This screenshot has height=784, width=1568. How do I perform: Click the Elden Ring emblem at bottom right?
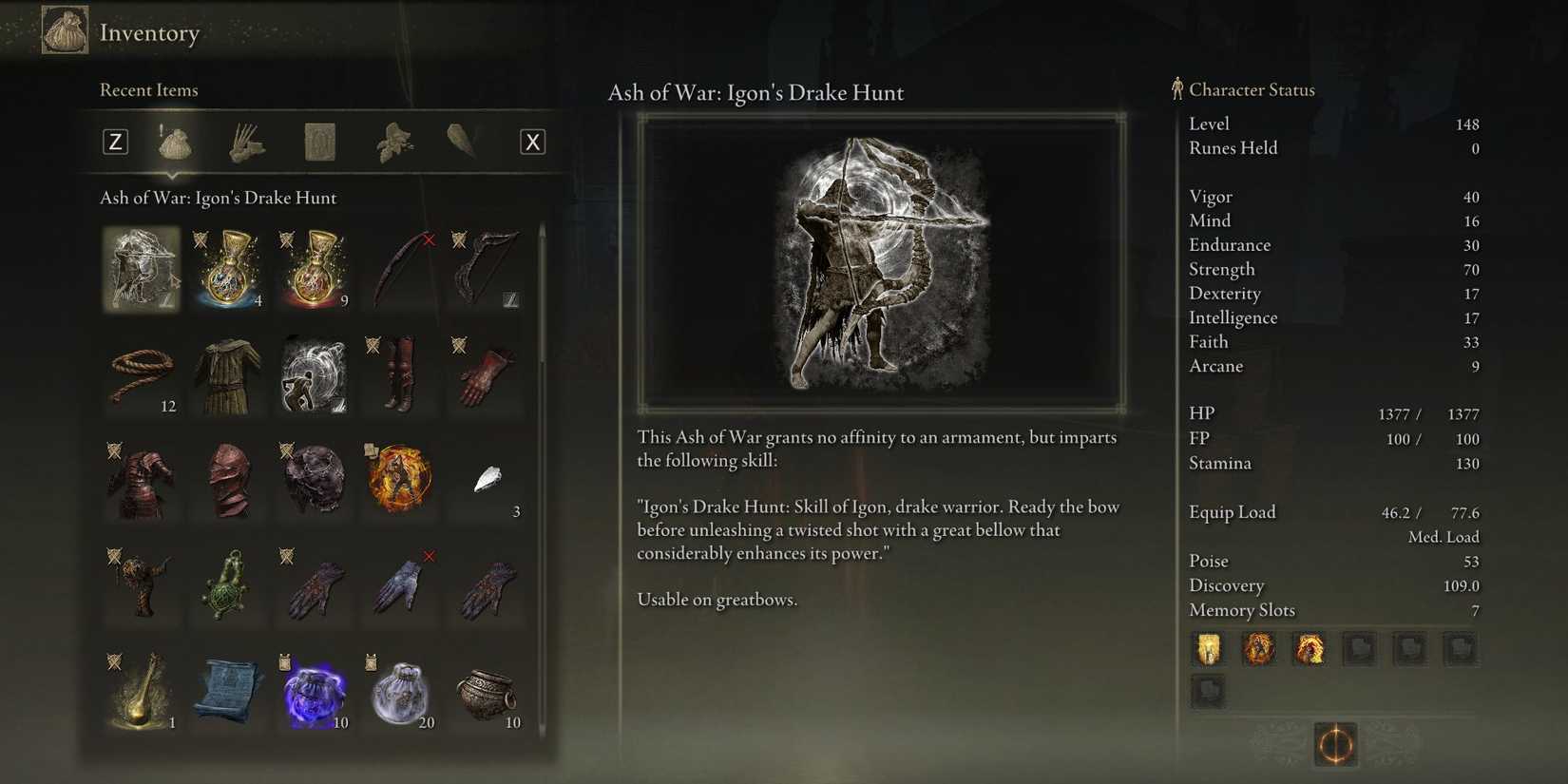[x=1334, y=745]
